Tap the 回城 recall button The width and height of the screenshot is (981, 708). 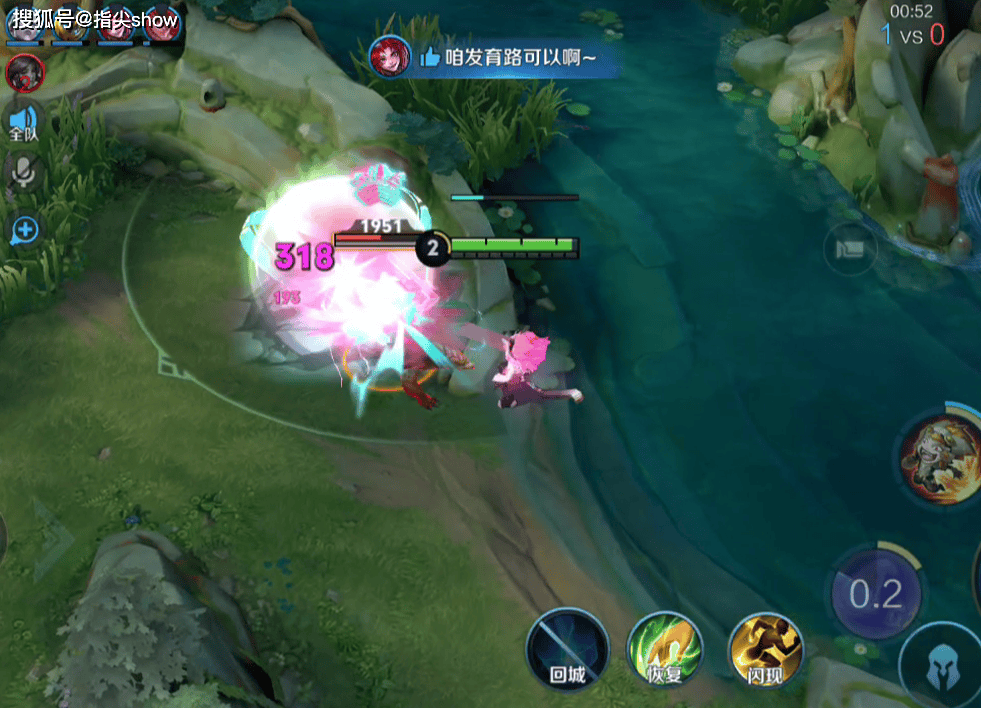pyautogui.click(x=567, y=650)
